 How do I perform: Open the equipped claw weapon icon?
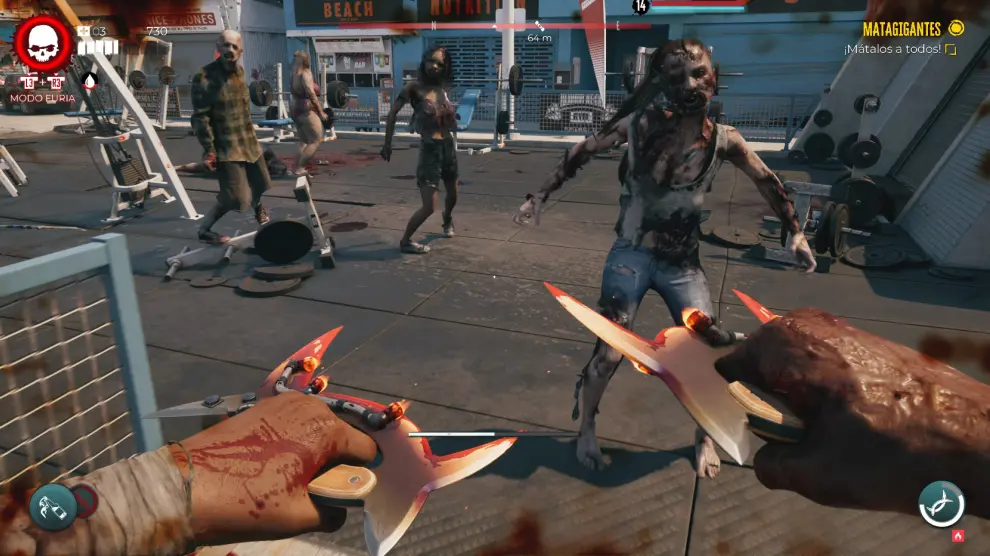point(941,503)
